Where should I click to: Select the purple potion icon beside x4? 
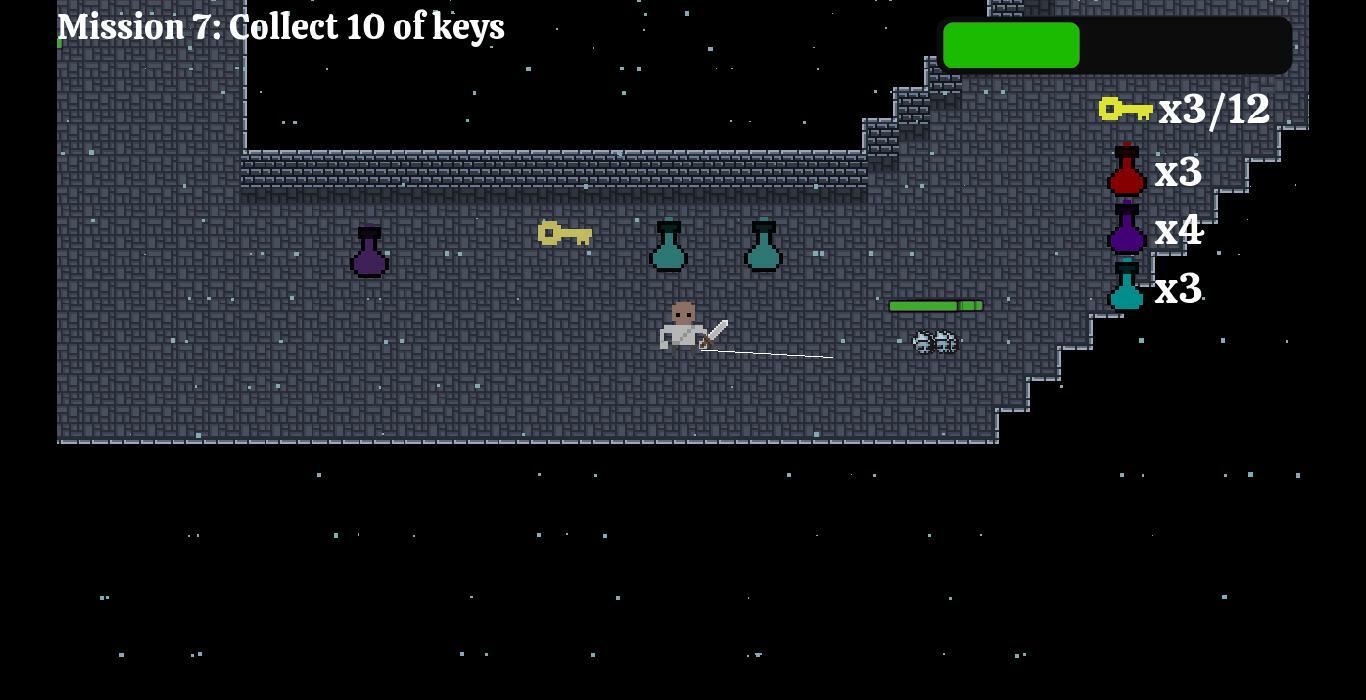coord(1126,229)
